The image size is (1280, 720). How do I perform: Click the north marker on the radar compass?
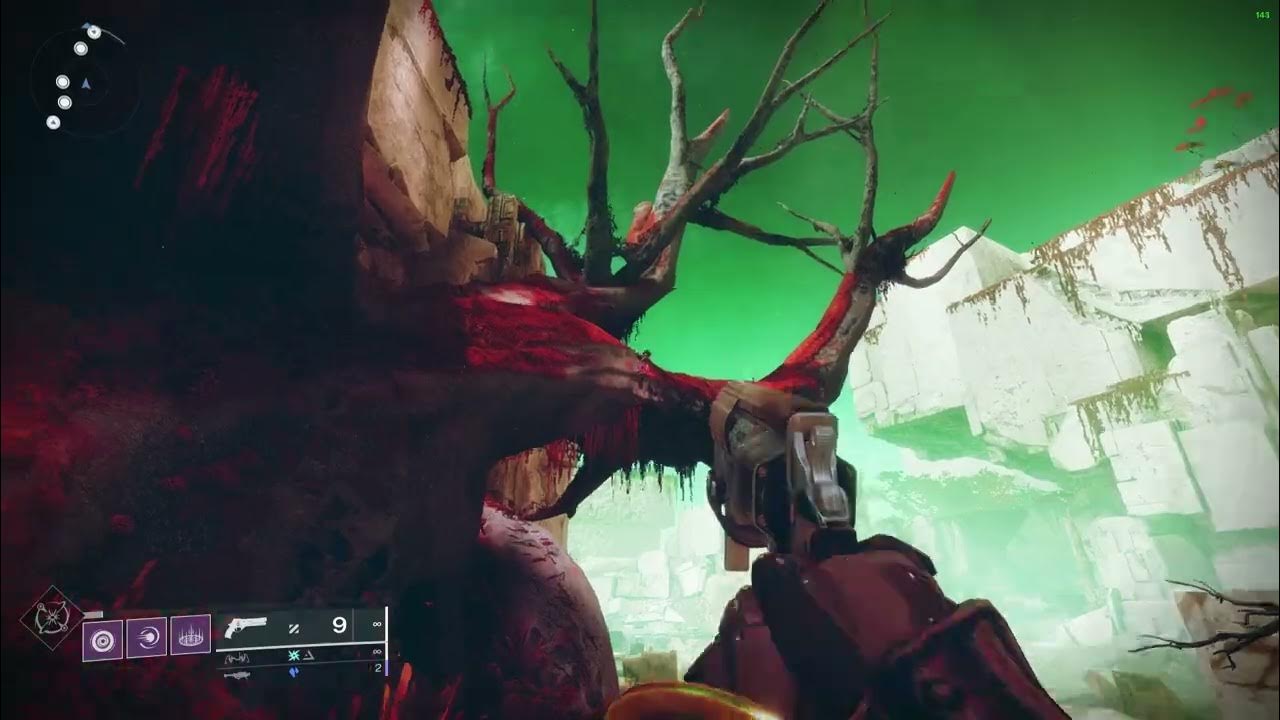point(87,24)
